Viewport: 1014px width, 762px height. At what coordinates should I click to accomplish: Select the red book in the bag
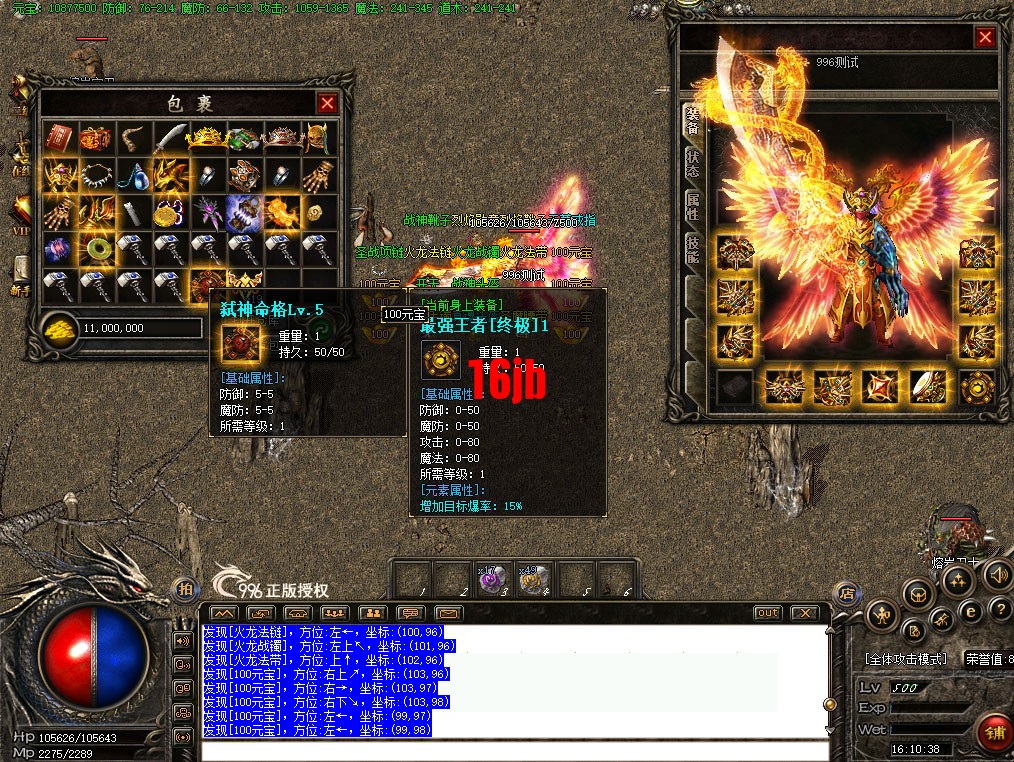[x=58, y=137]
